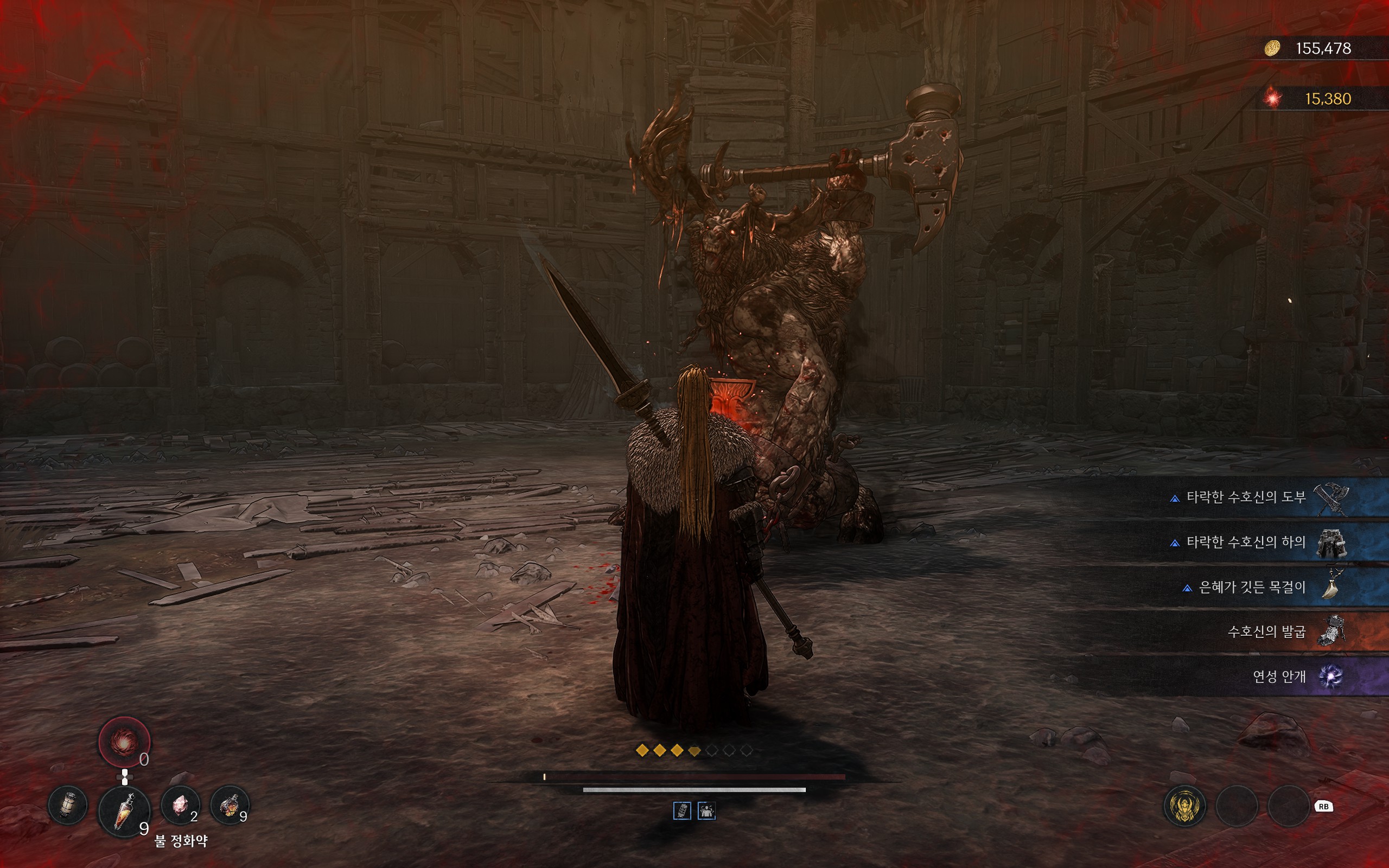Activate the golden guardian spirit skill
The image size is (1389, 868).
point(1184,806)
